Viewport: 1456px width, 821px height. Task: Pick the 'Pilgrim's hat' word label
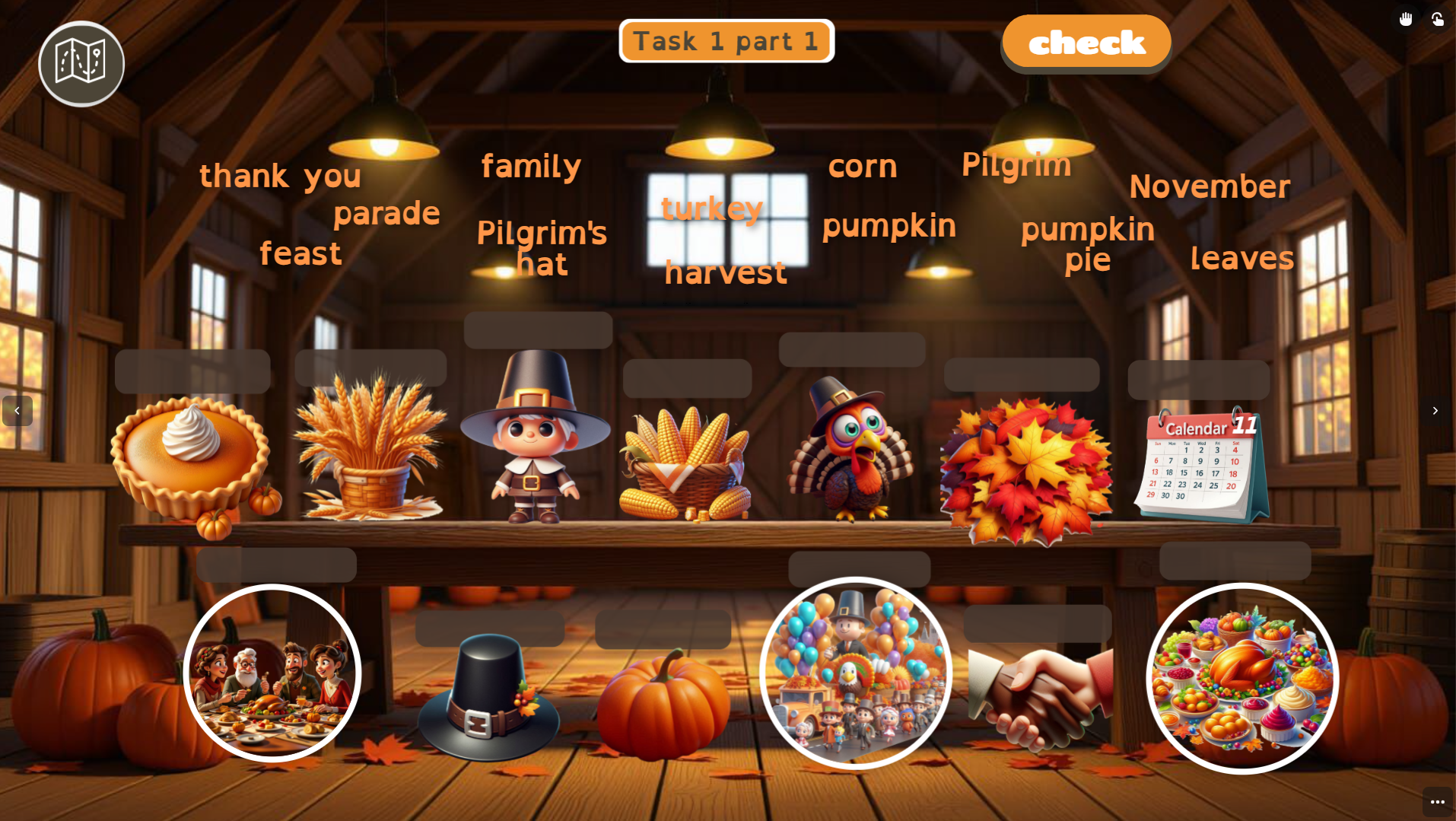click(542, 248)
